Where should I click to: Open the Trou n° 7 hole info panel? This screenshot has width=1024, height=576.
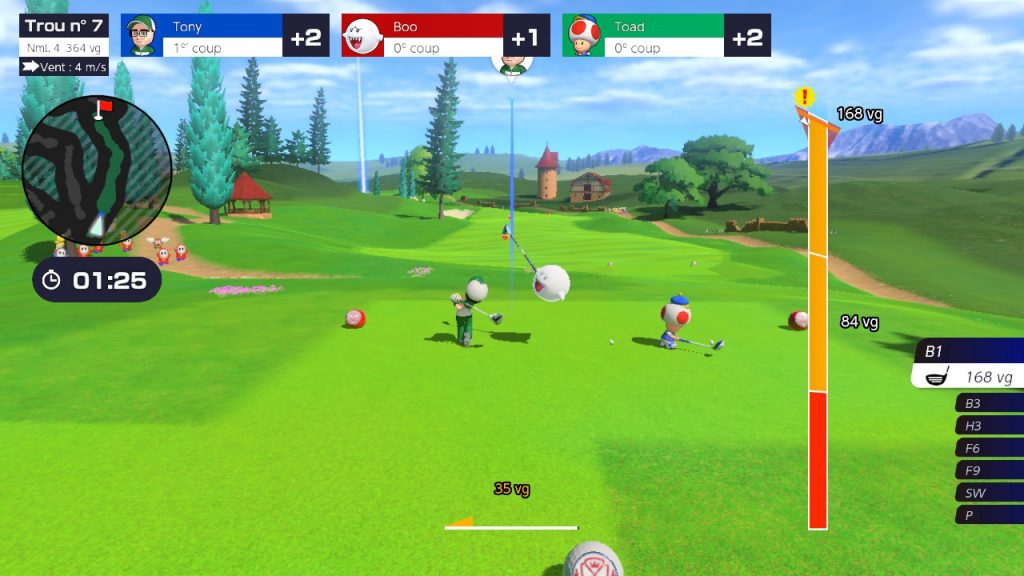[x=64, y=36]
